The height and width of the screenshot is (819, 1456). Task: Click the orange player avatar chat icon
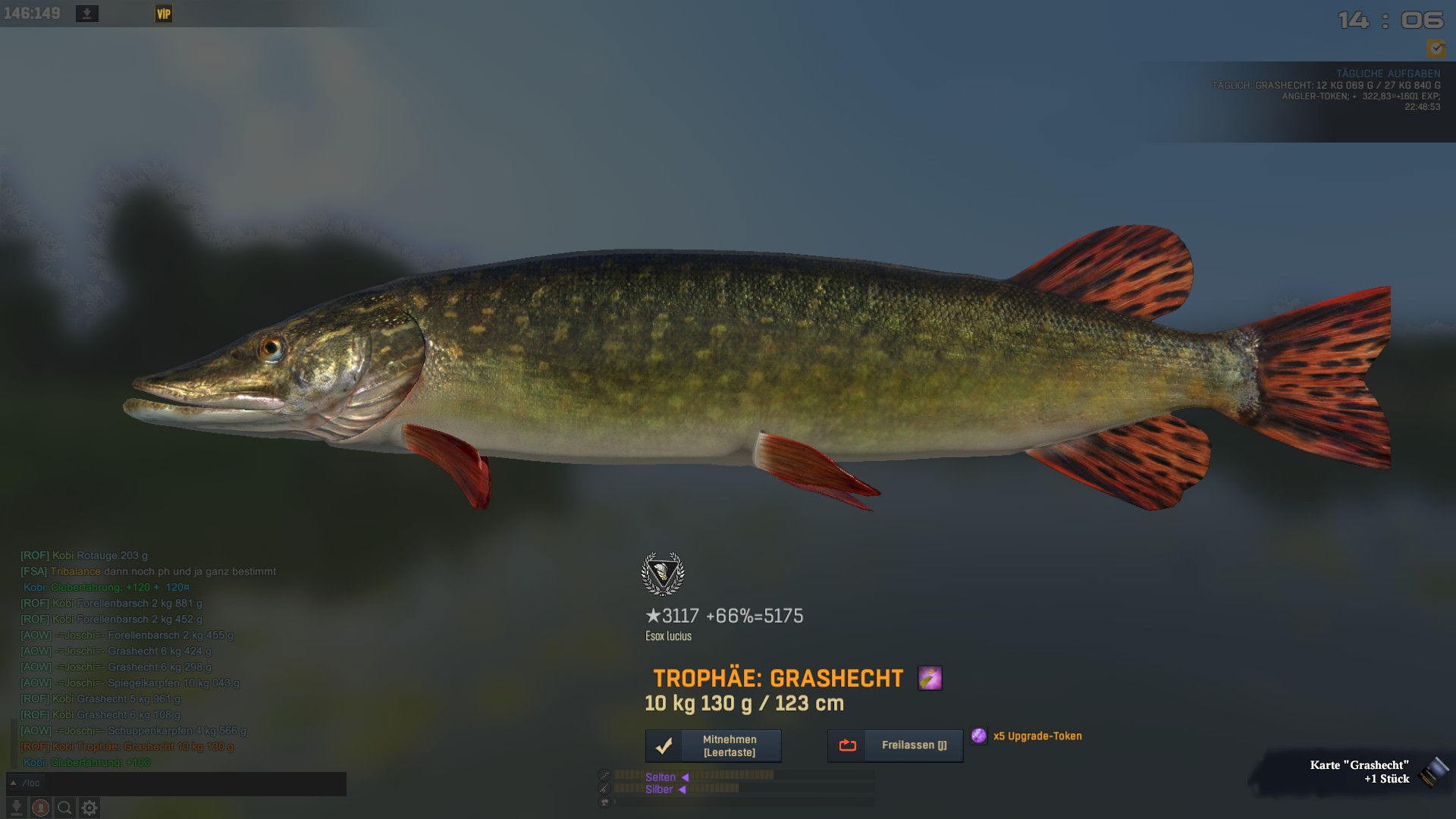(x=41, y=808)
